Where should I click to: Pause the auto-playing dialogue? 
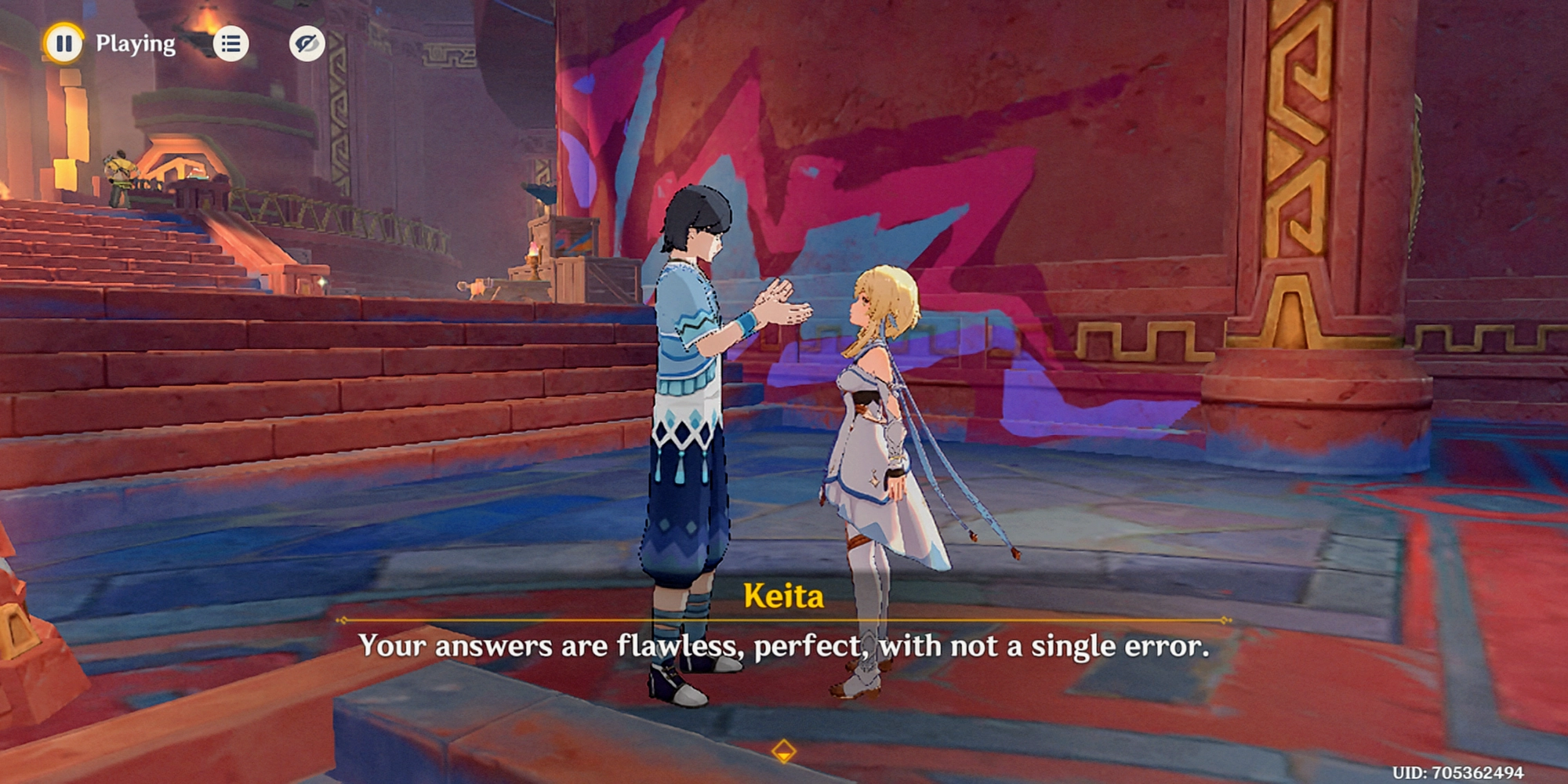click(x=64, y=43)
